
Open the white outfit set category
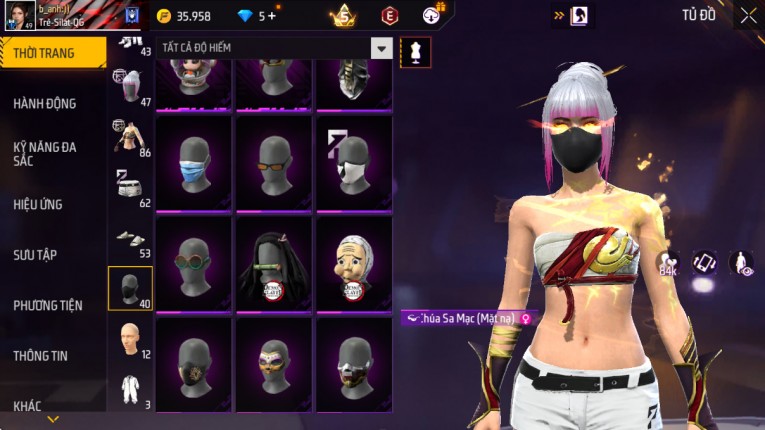[x=129, y=390]
